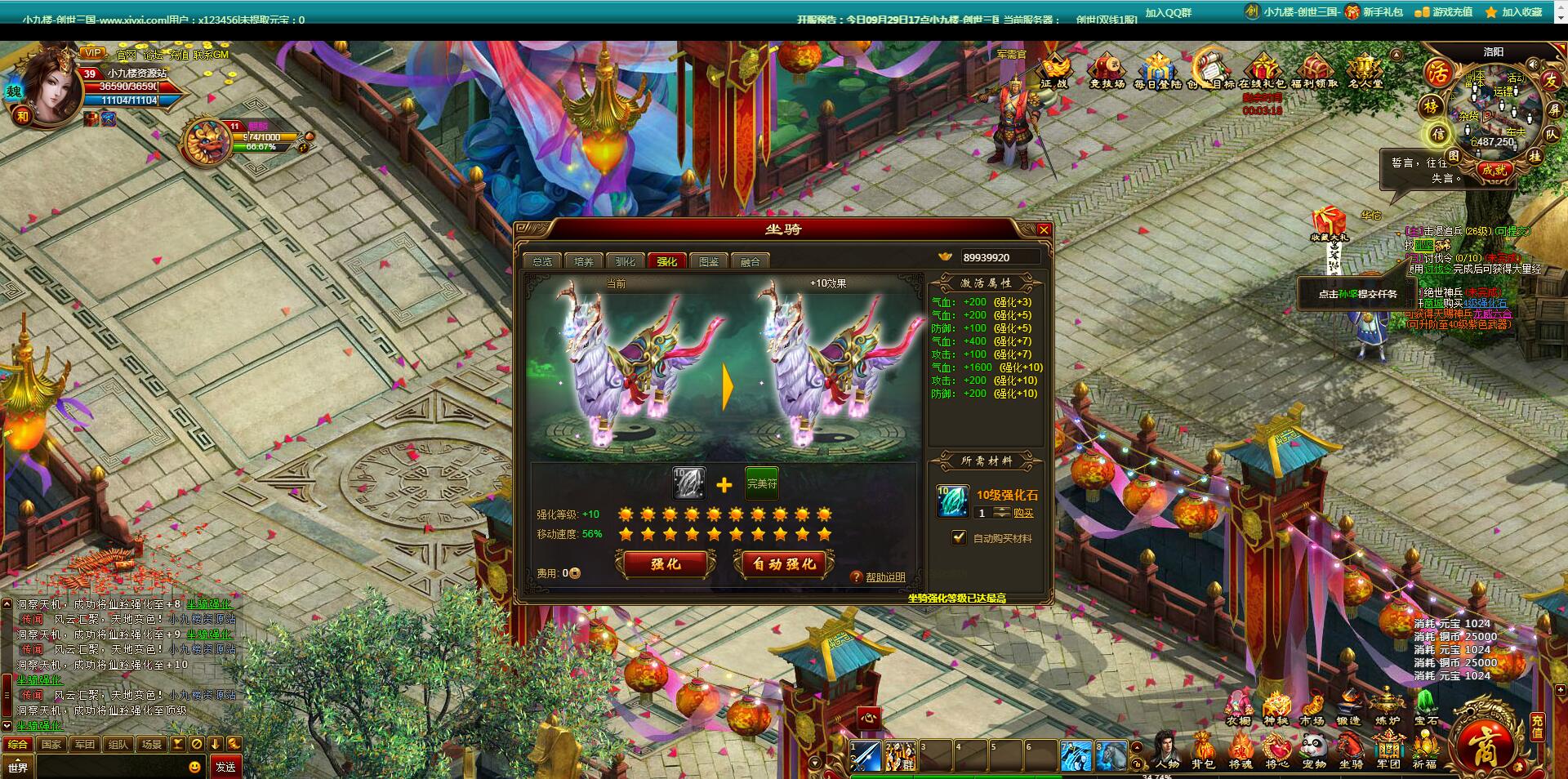
Task: Expand chat options with down arrow button
Action: 216,744
